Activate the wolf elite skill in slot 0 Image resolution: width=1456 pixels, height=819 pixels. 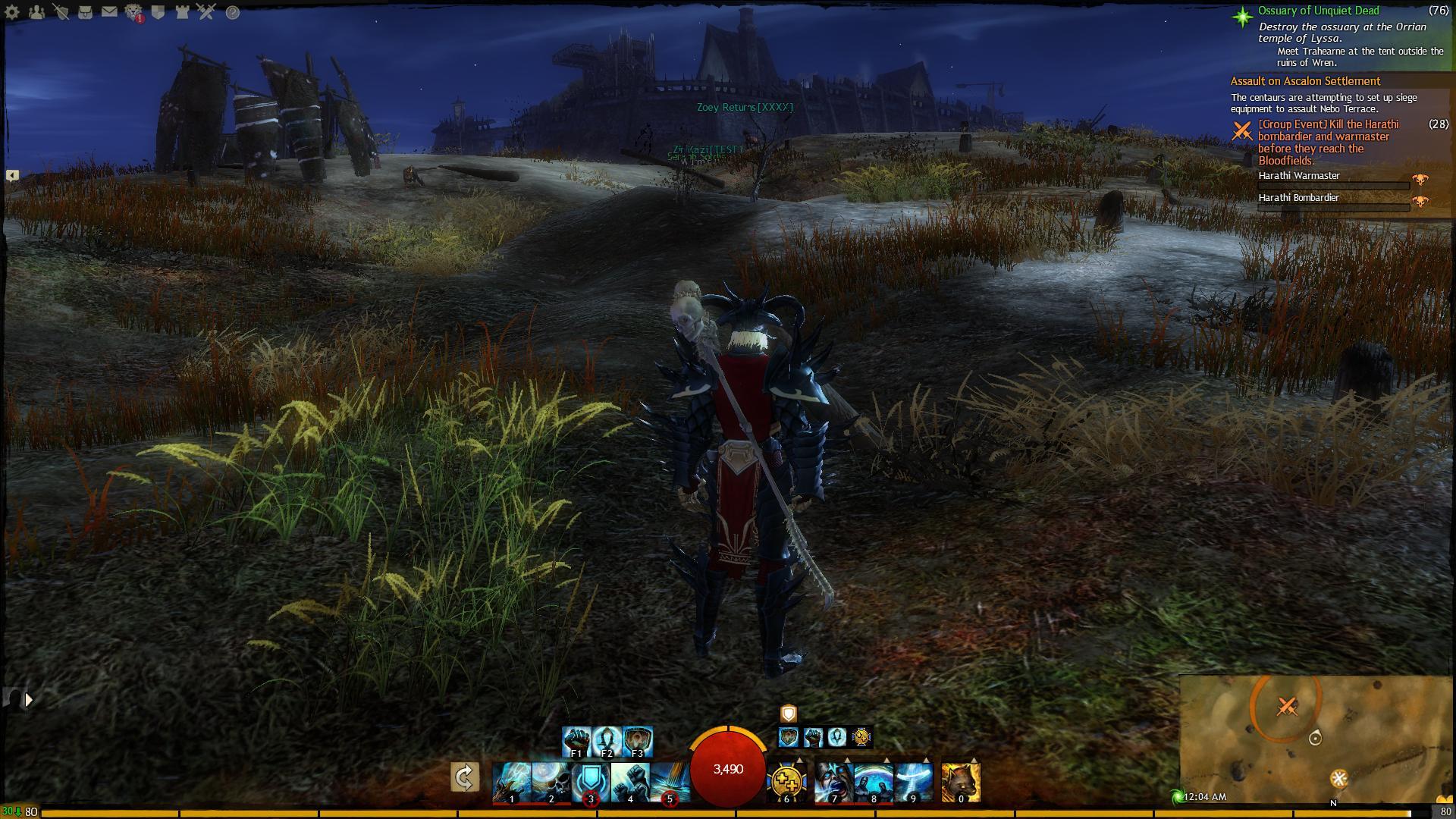(961, 782)
